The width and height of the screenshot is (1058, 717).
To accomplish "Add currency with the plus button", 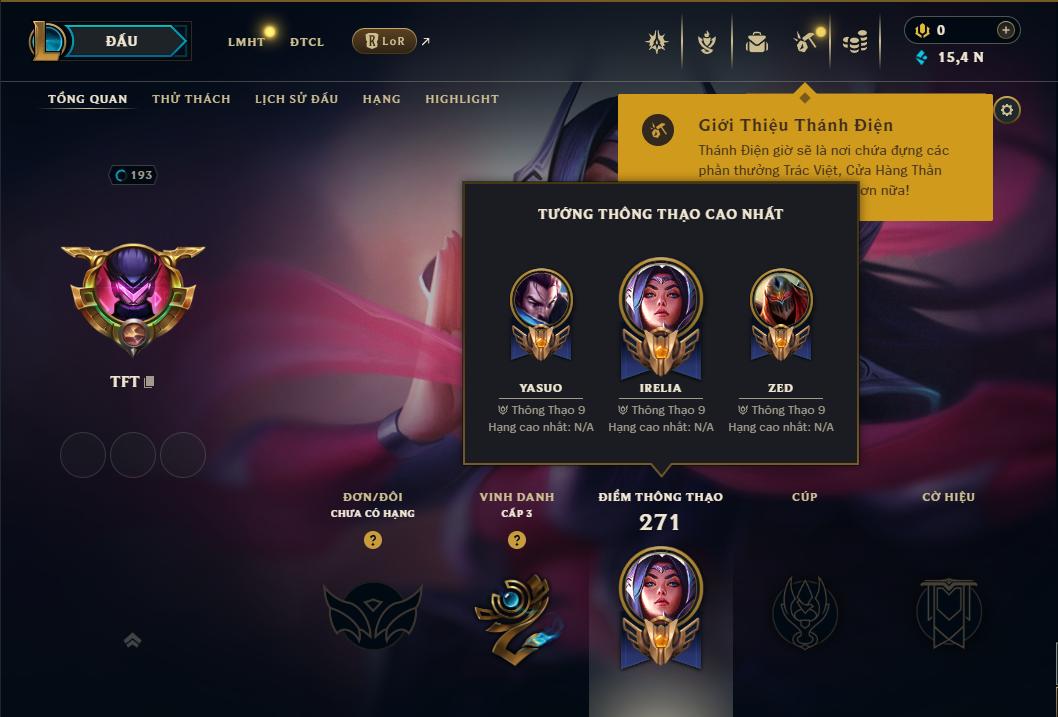I will (1006, 30).
